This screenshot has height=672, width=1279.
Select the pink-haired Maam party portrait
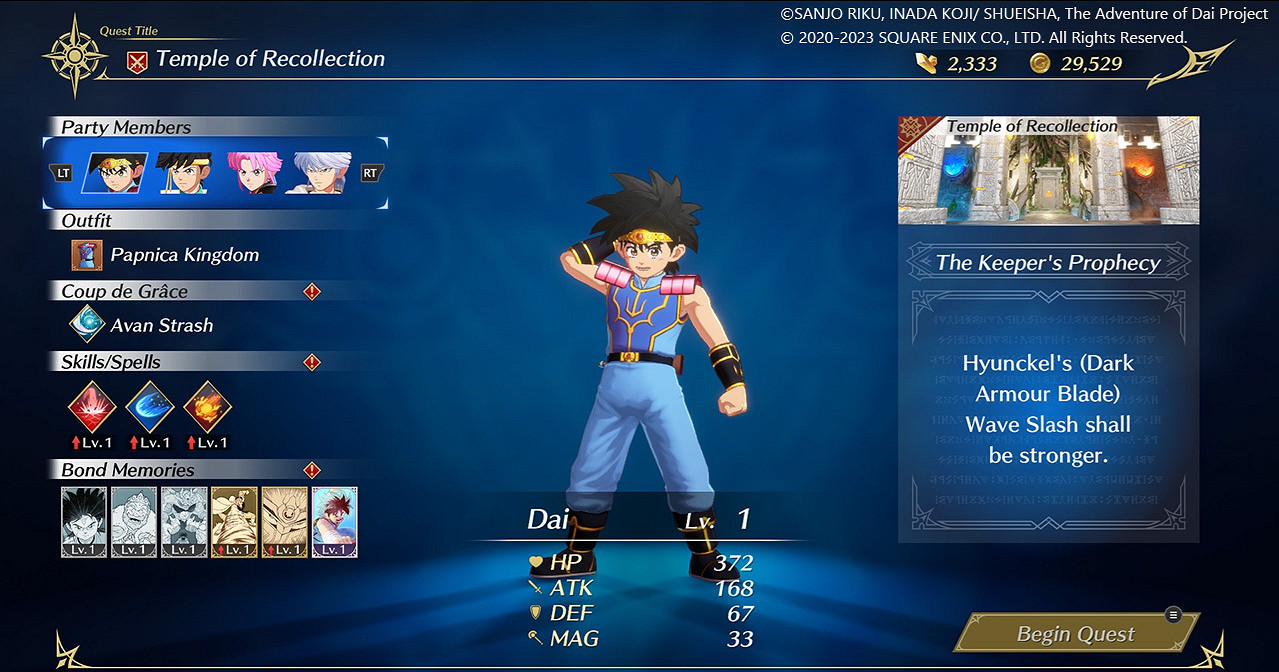pos(253,173)
